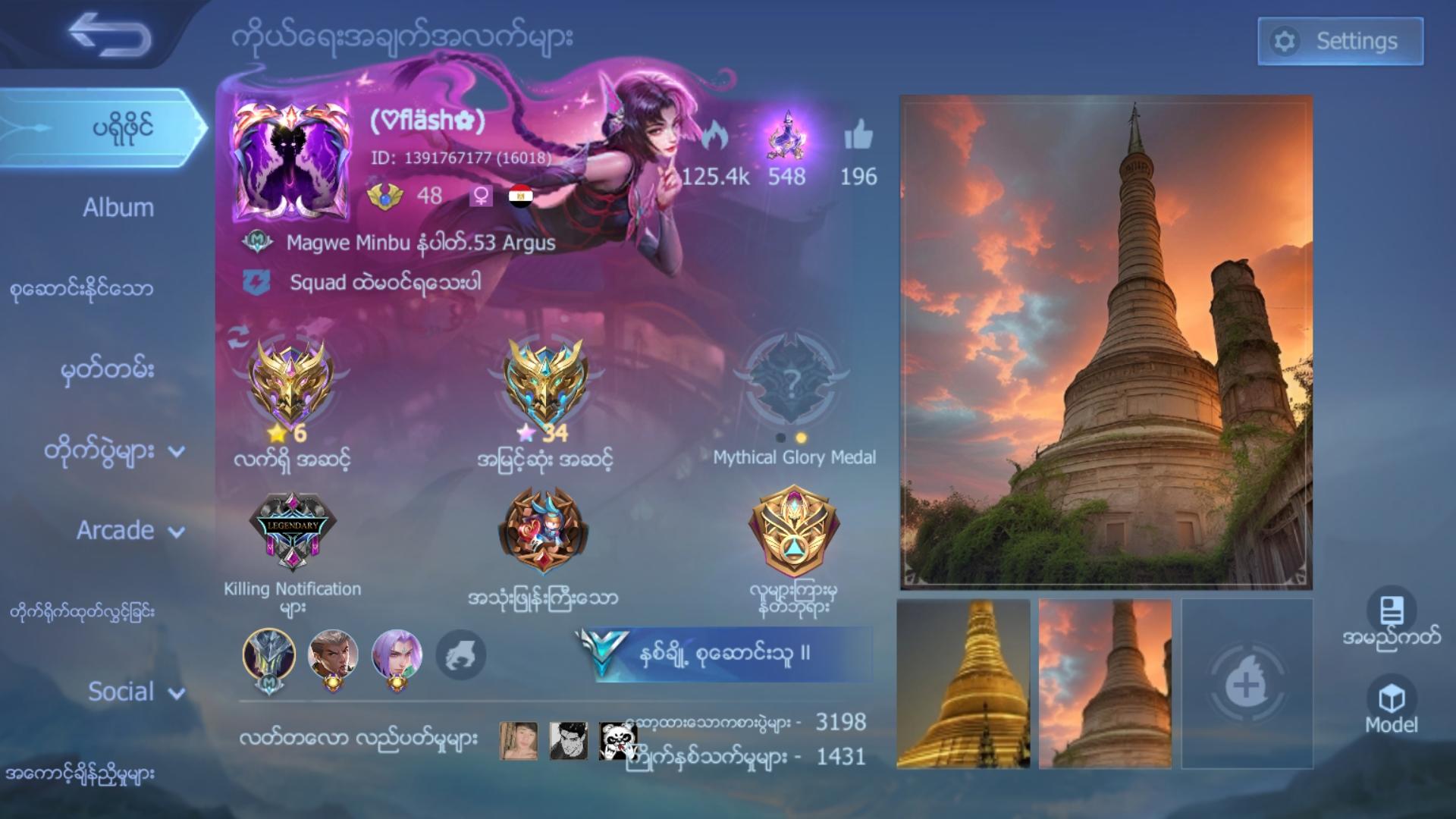Switch to the Album tab
The height and width of the screenshot is (819, 1456).
point(118,206)
